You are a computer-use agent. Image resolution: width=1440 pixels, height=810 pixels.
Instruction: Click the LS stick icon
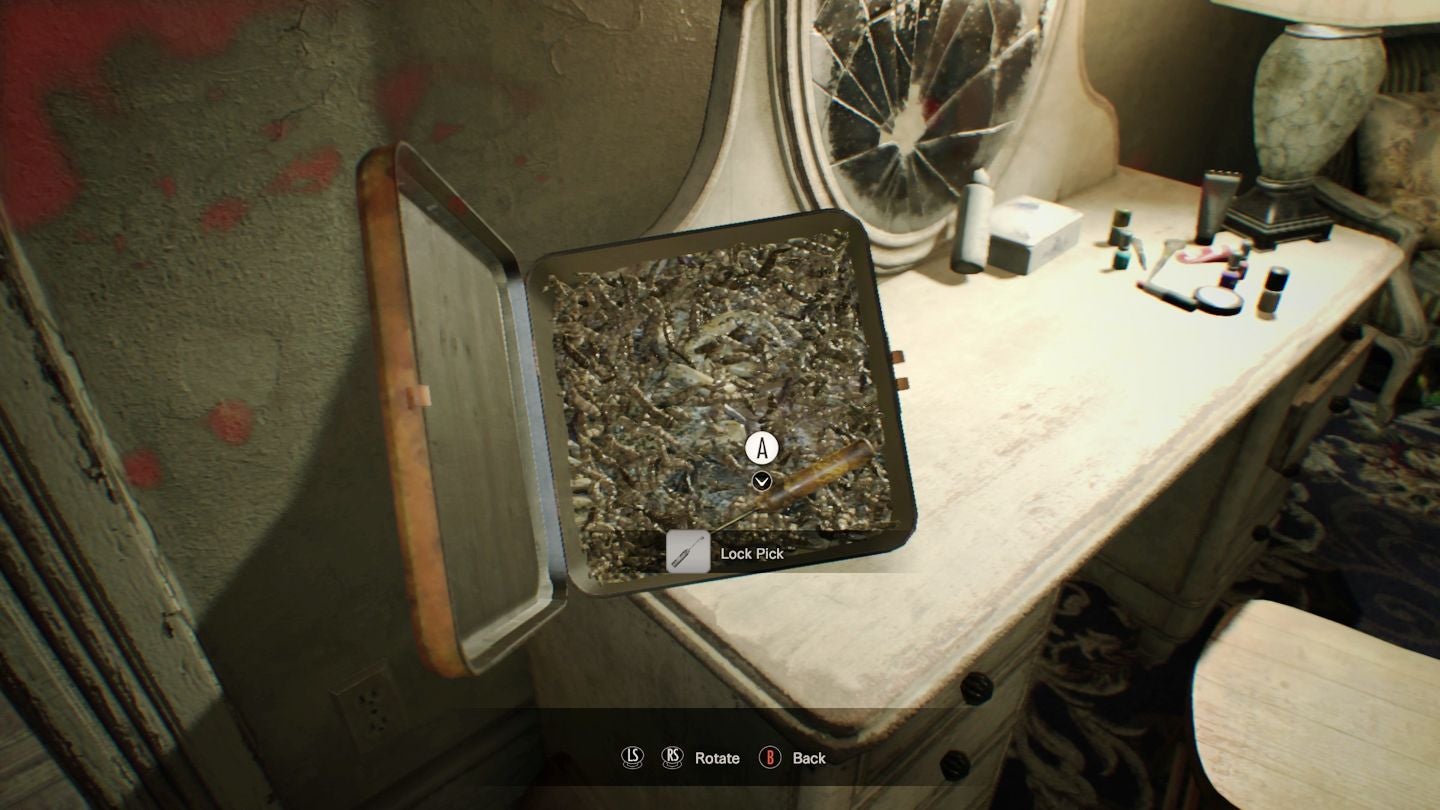tap(631, 759)
